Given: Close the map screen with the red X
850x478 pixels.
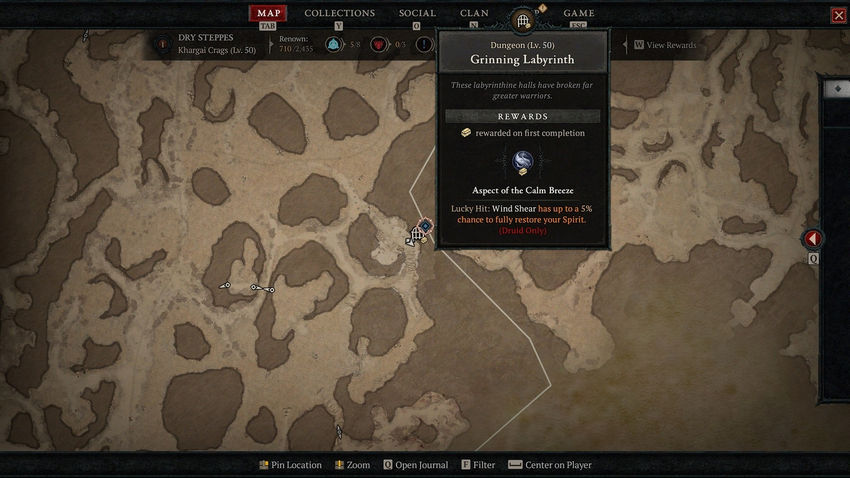Looking at the screenshot, I should click(838, 15).
